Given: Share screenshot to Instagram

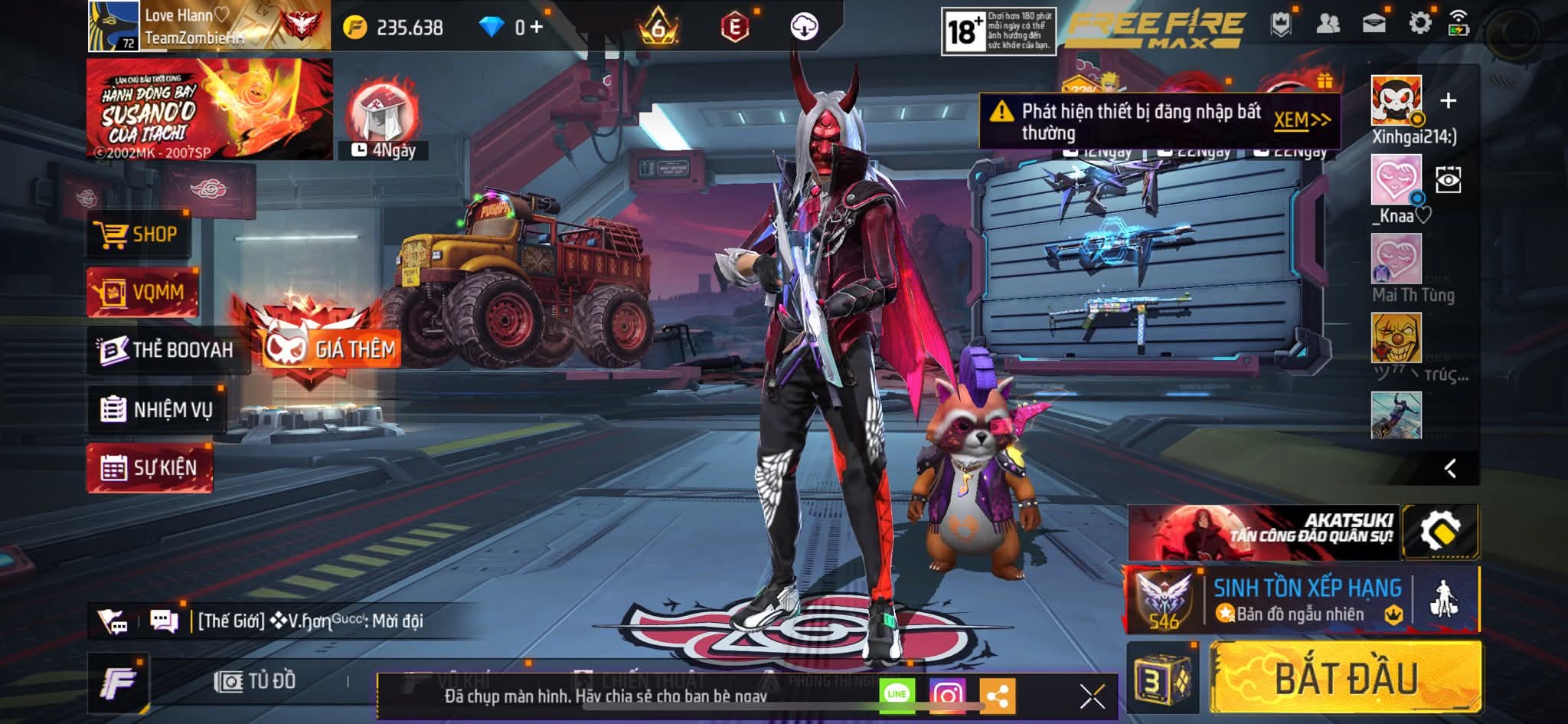Looking at the screenshot, I should click(947, 696).
